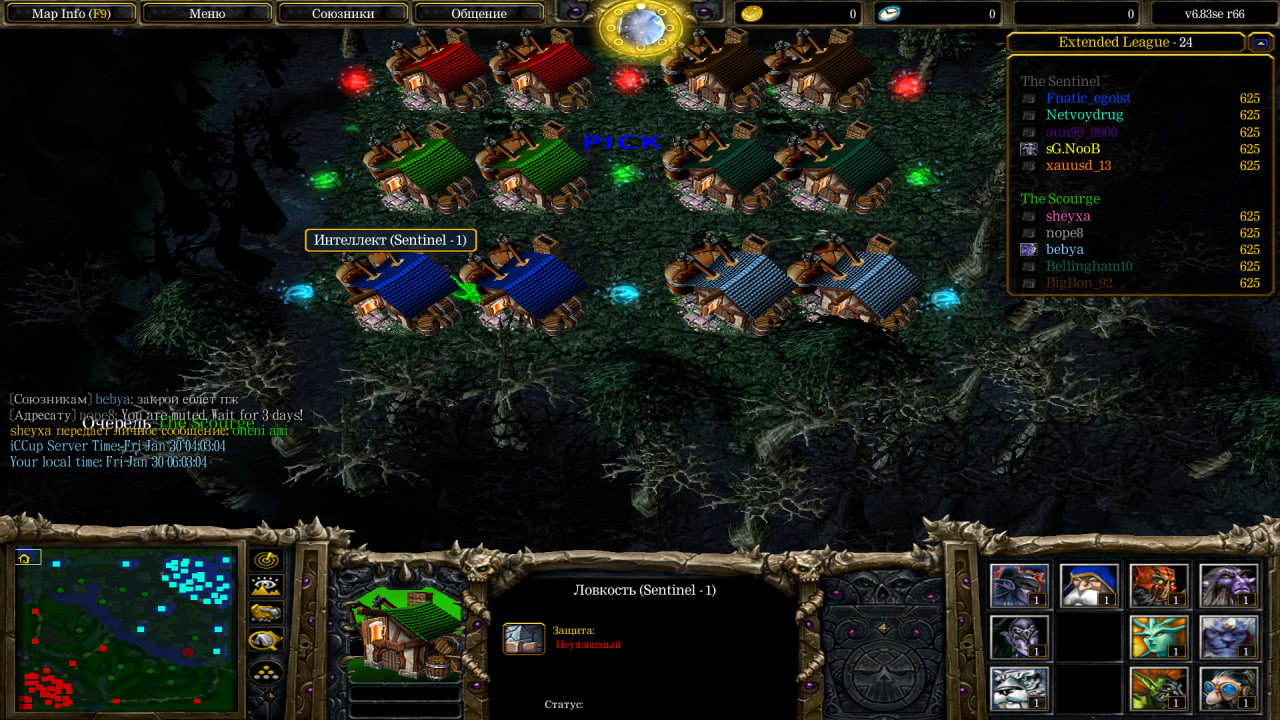Open the Map Info (F9) panel

tap(70, 14)
